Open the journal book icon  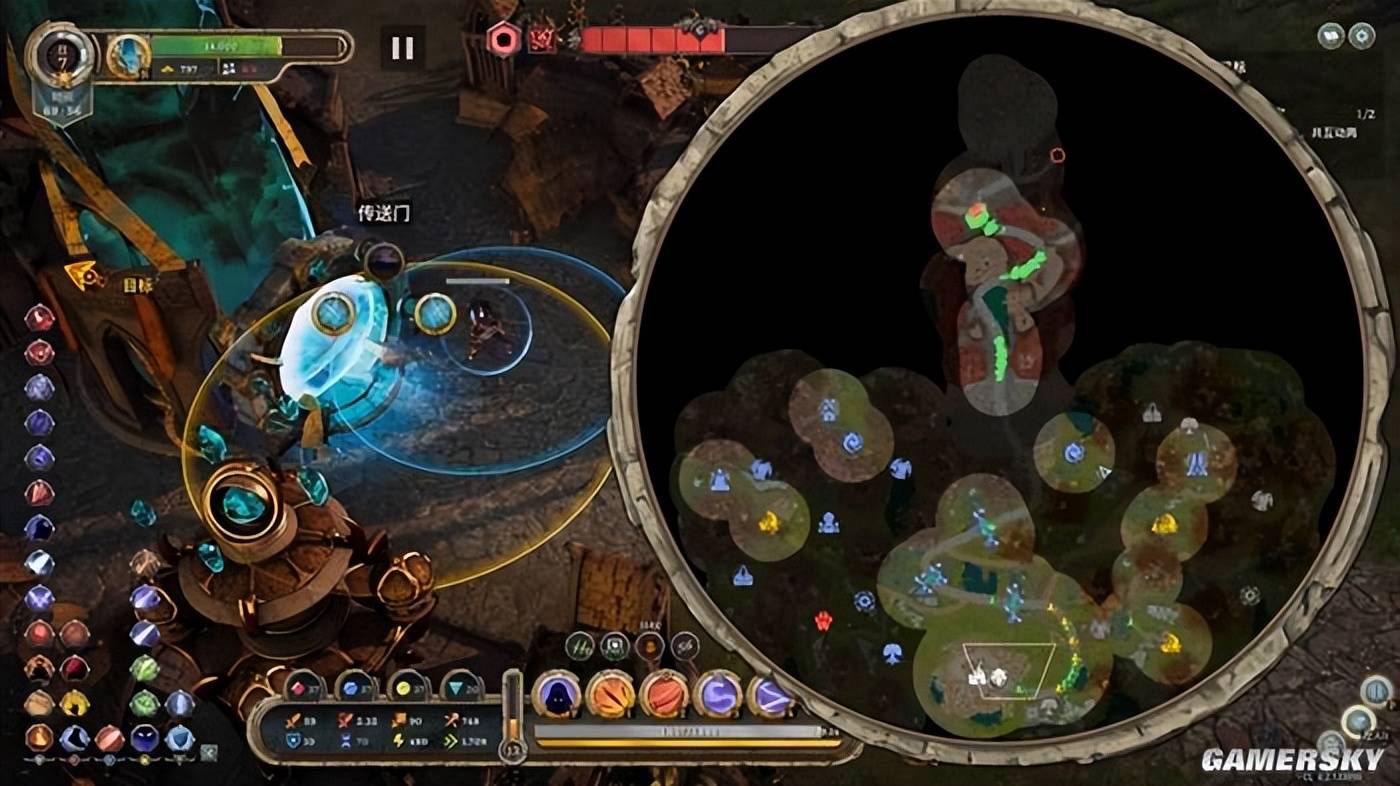point(1330,36)
